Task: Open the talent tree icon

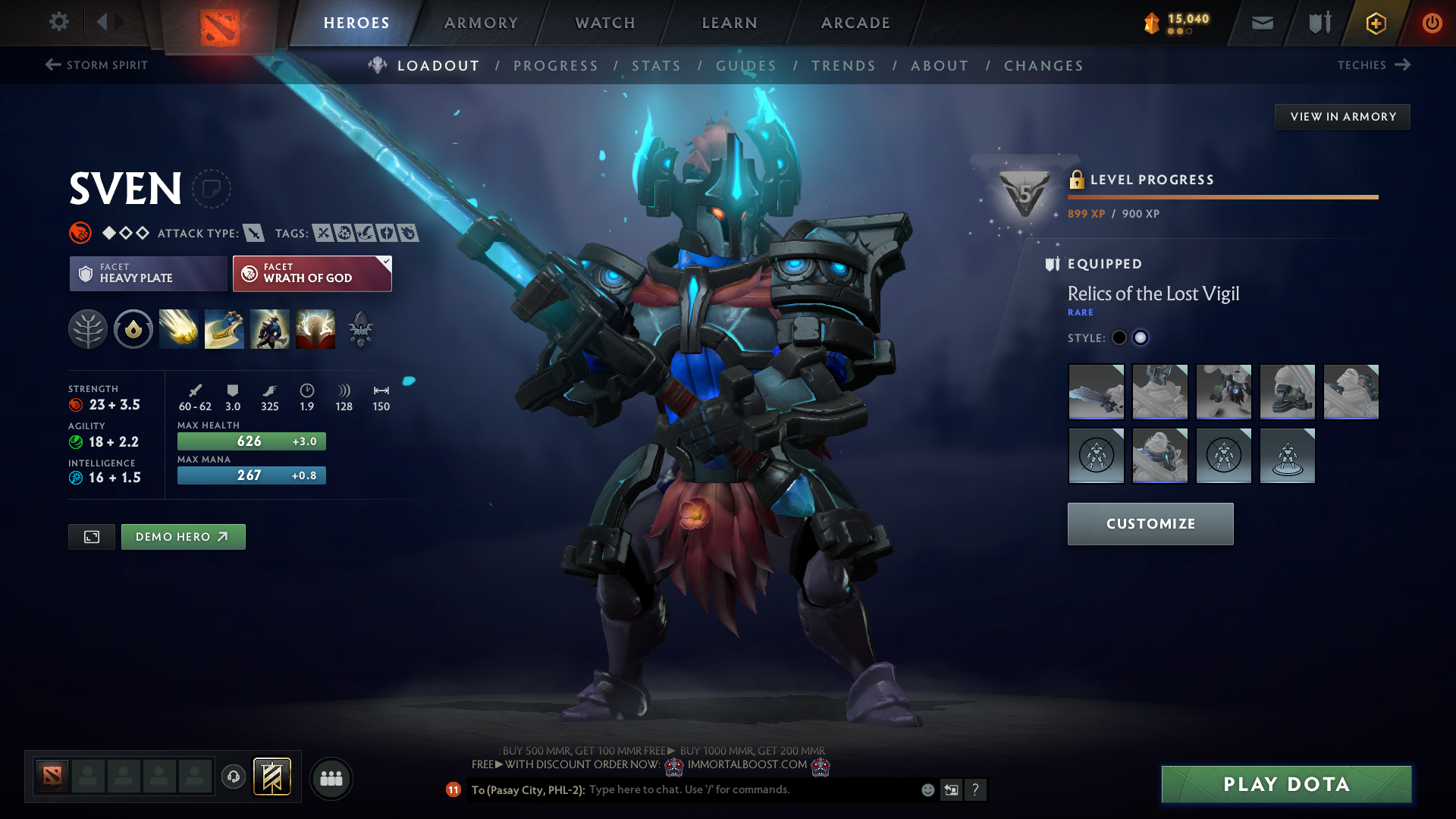Action: [x=88, y=328]
